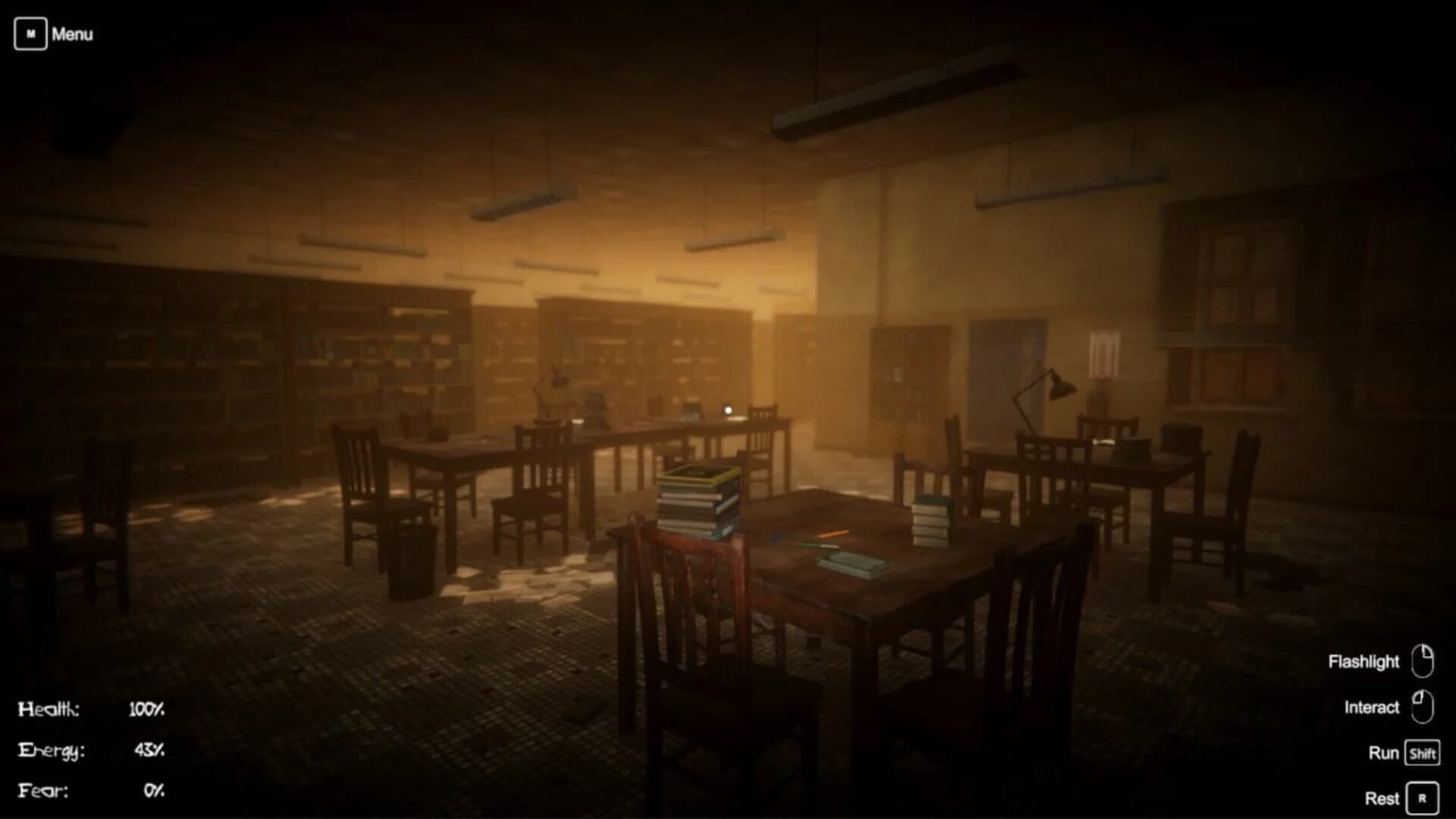Viewport: 1456px width, 819px height.
Task: Click the right mouse Interact icon
Action: [1421, 707]
